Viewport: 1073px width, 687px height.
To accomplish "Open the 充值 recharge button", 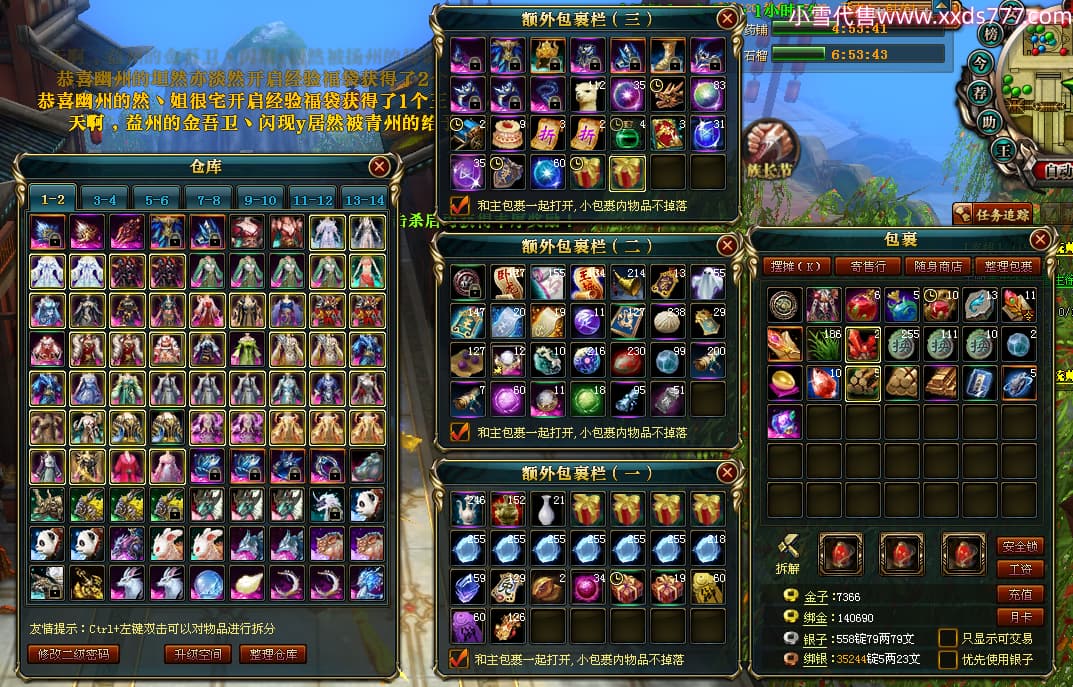I will tap(1019, 594).
